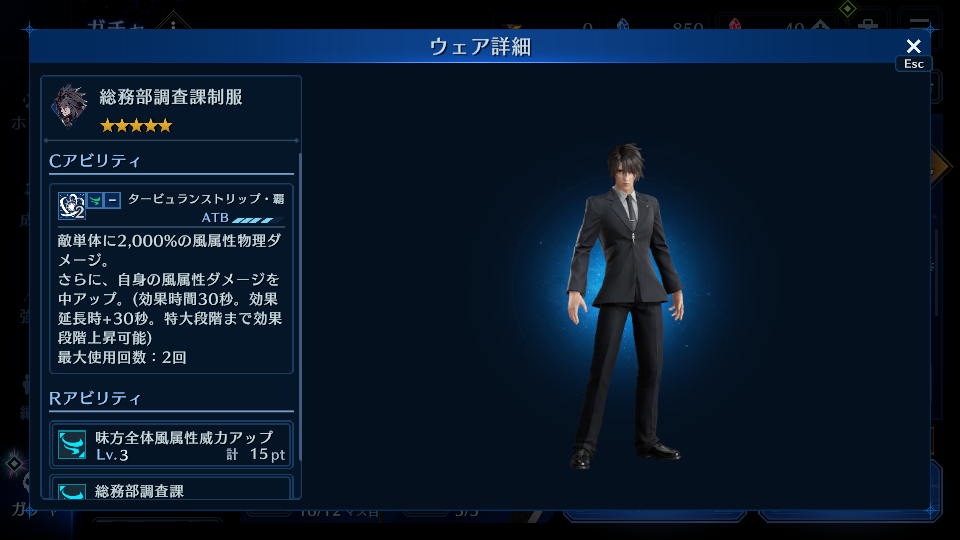The height and width of the screenshot is (540, 960).
Task: Close the wear details dialog
Action: (x=912, y=47)
